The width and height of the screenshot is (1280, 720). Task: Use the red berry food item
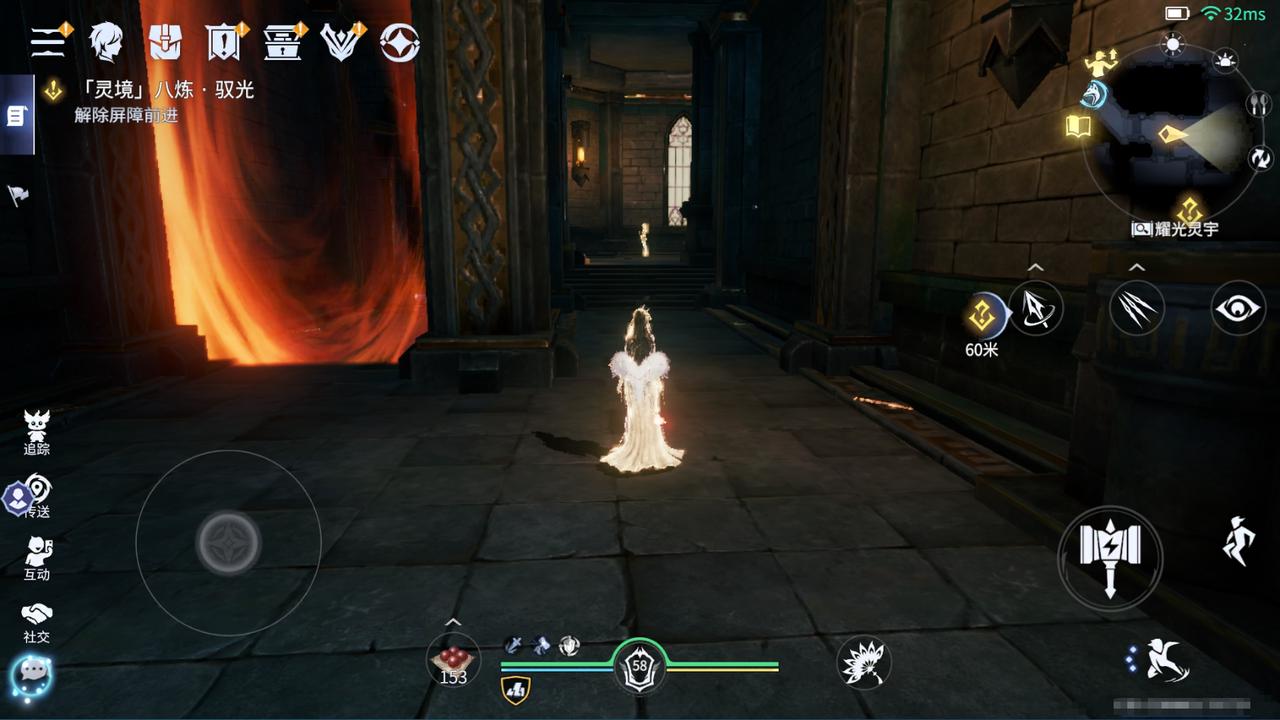453,661
